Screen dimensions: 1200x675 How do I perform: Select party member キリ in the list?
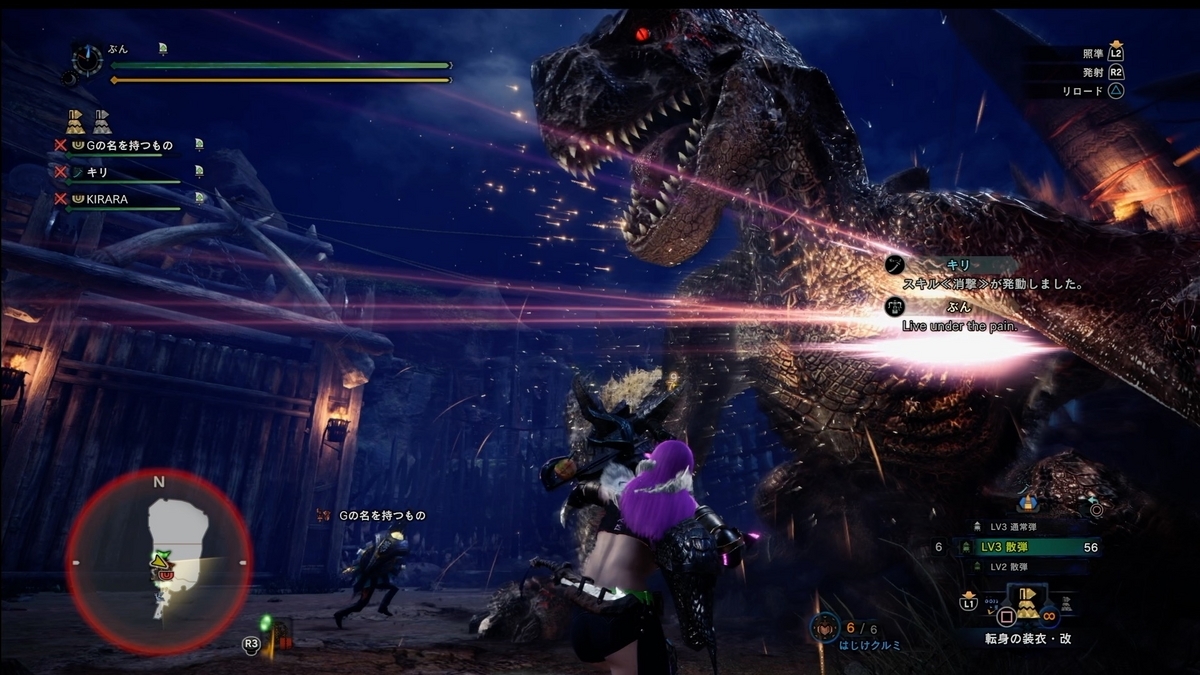pos(98,172)
